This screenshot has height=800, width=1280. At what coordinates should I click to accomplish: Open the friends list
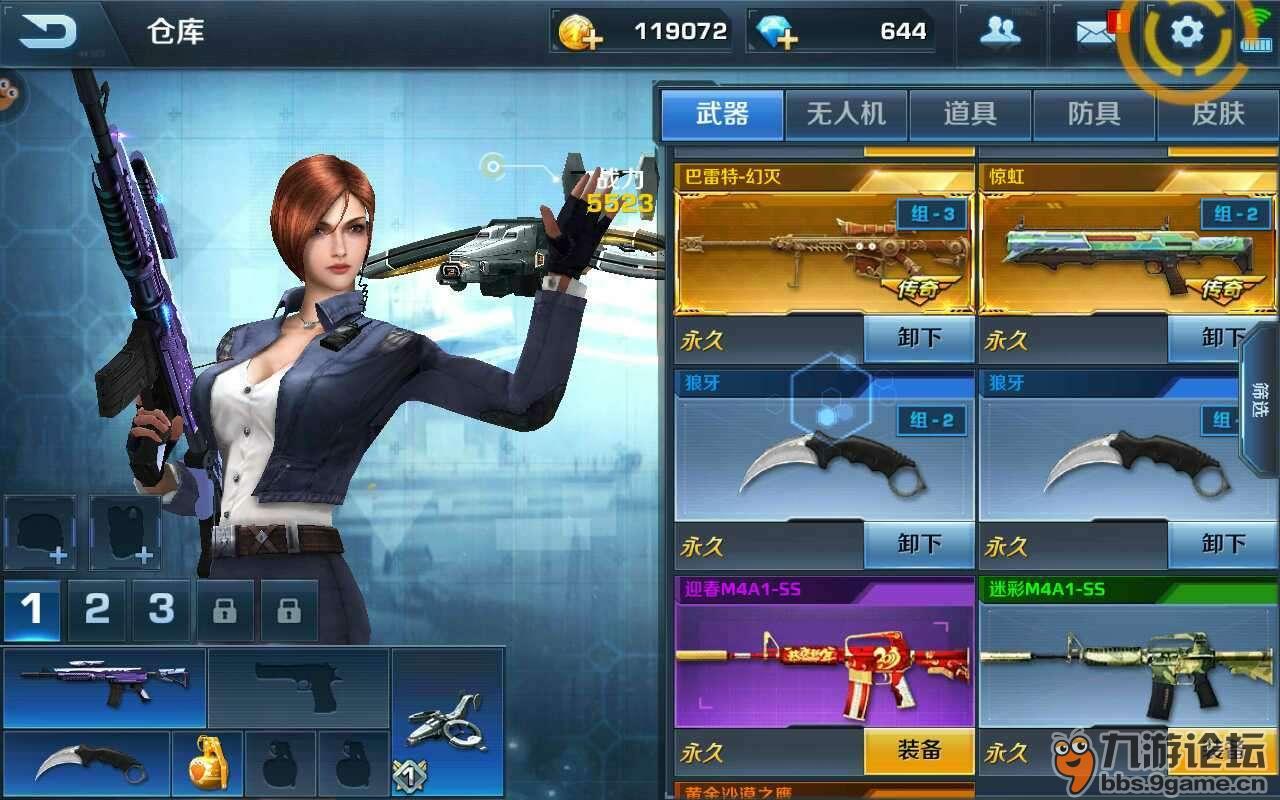[1000, 32]
